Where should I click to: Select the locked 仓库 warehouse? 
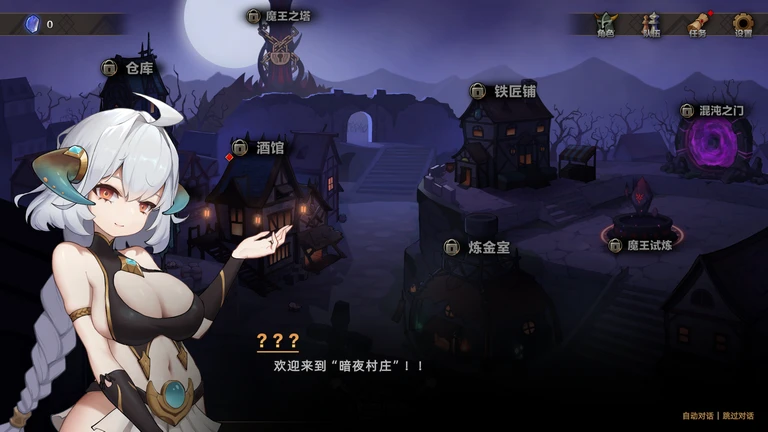click(x=129, y=68)
